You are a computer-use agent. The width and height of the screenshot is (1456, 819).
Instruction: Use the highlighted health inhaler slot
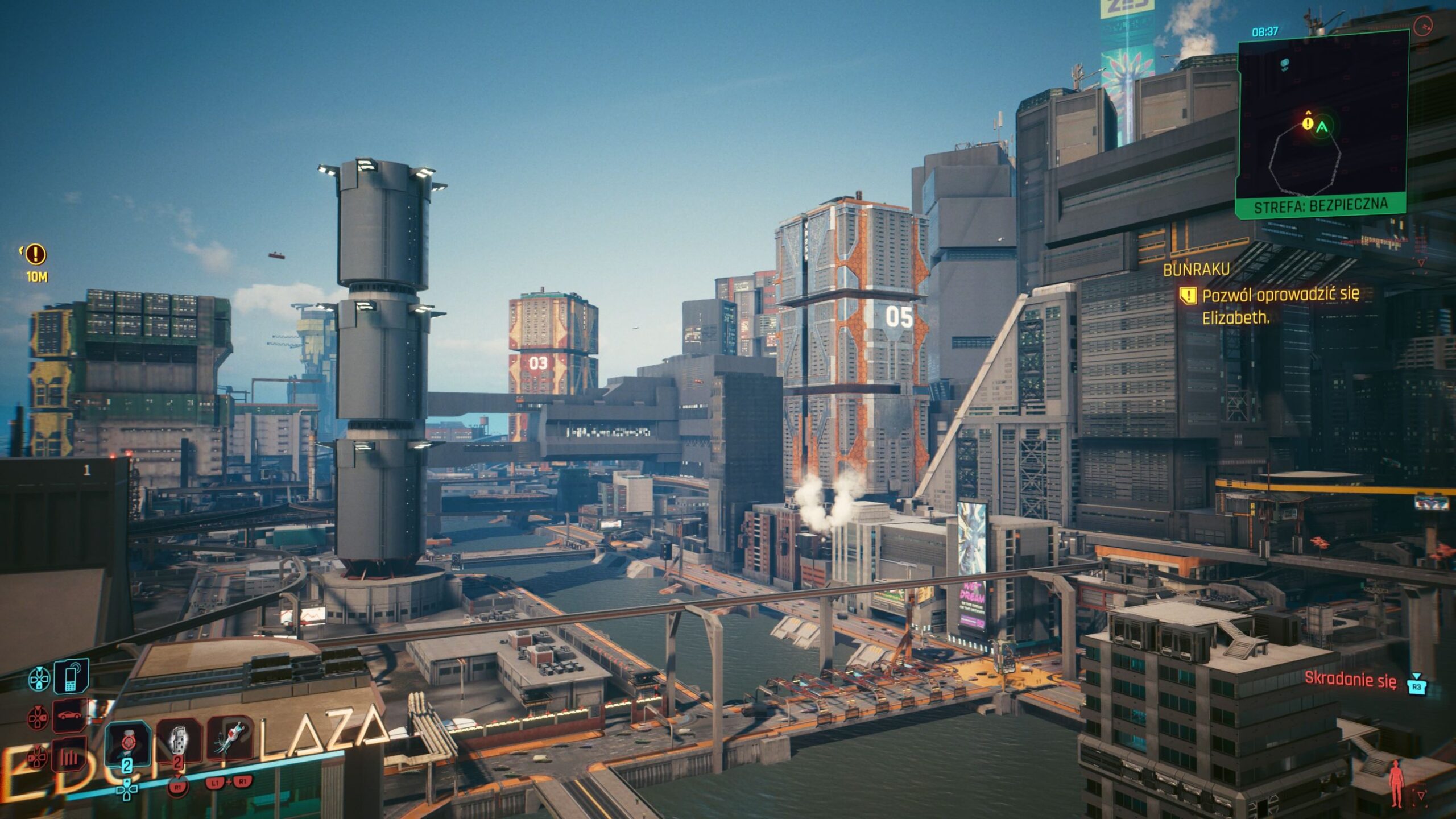(127, 743)
